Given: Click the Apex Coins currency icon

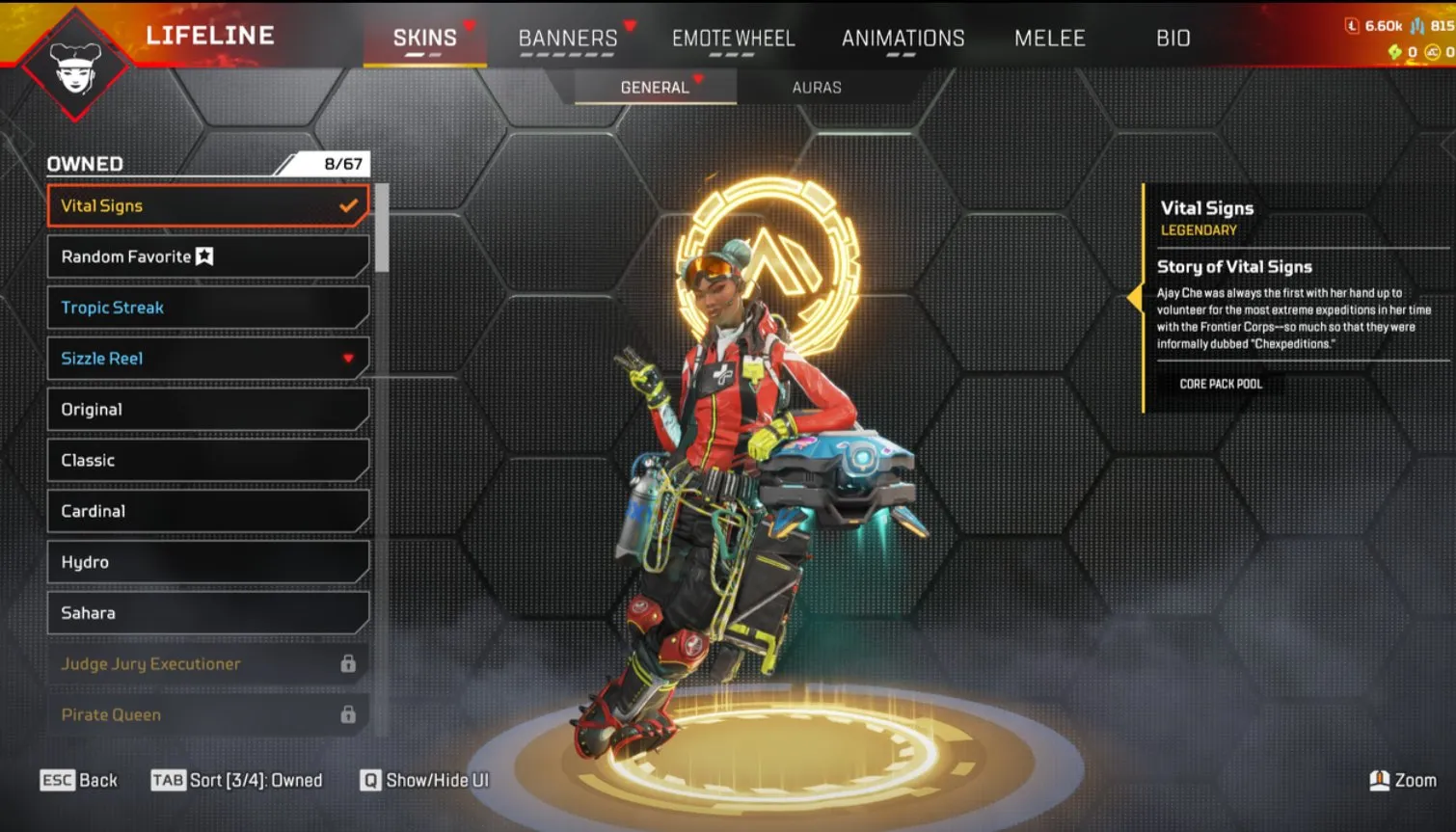Looking at the screenshot, I should click(x=1433, y=51).
